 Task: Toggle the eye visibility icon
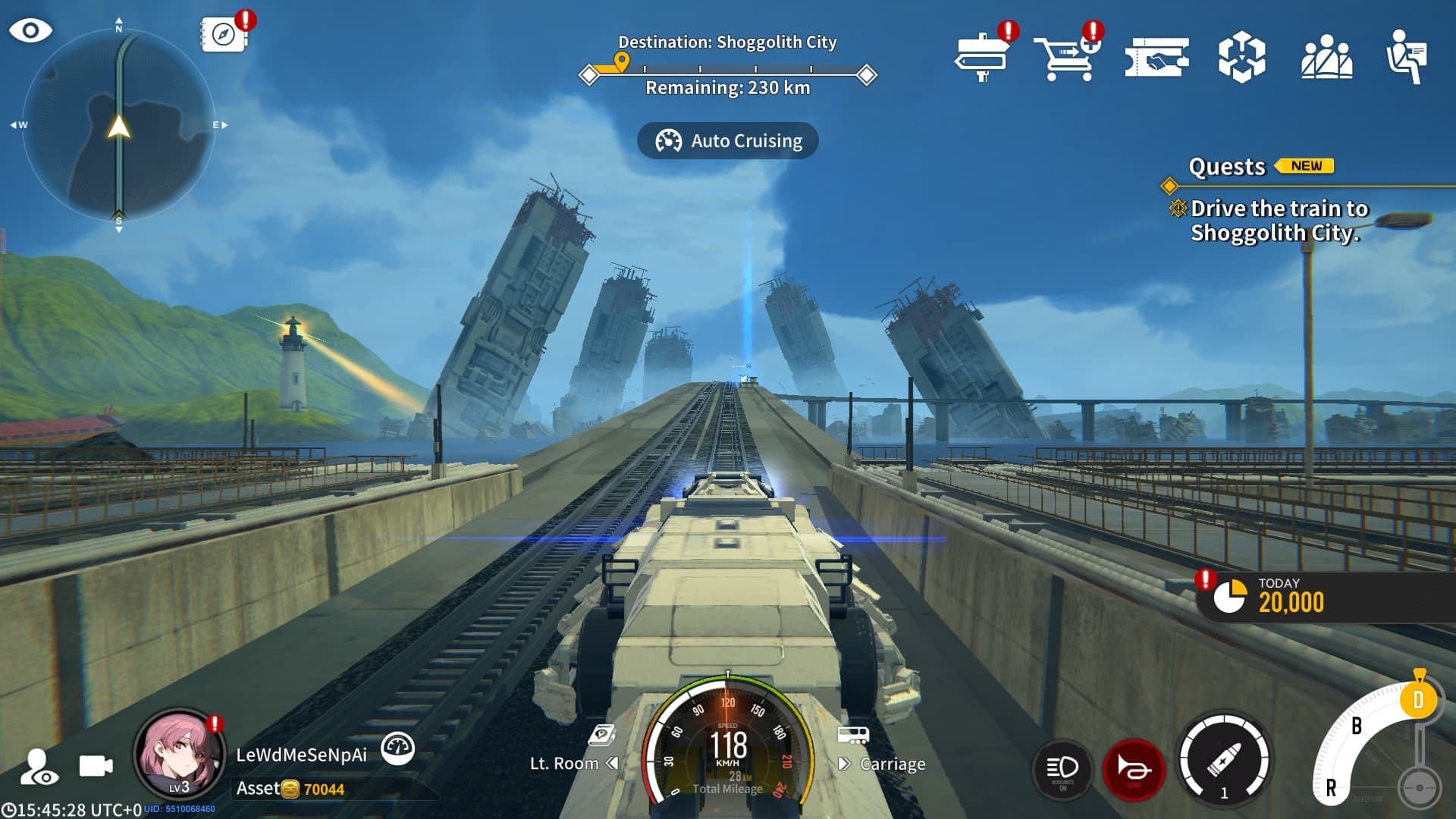pos(30,31)
